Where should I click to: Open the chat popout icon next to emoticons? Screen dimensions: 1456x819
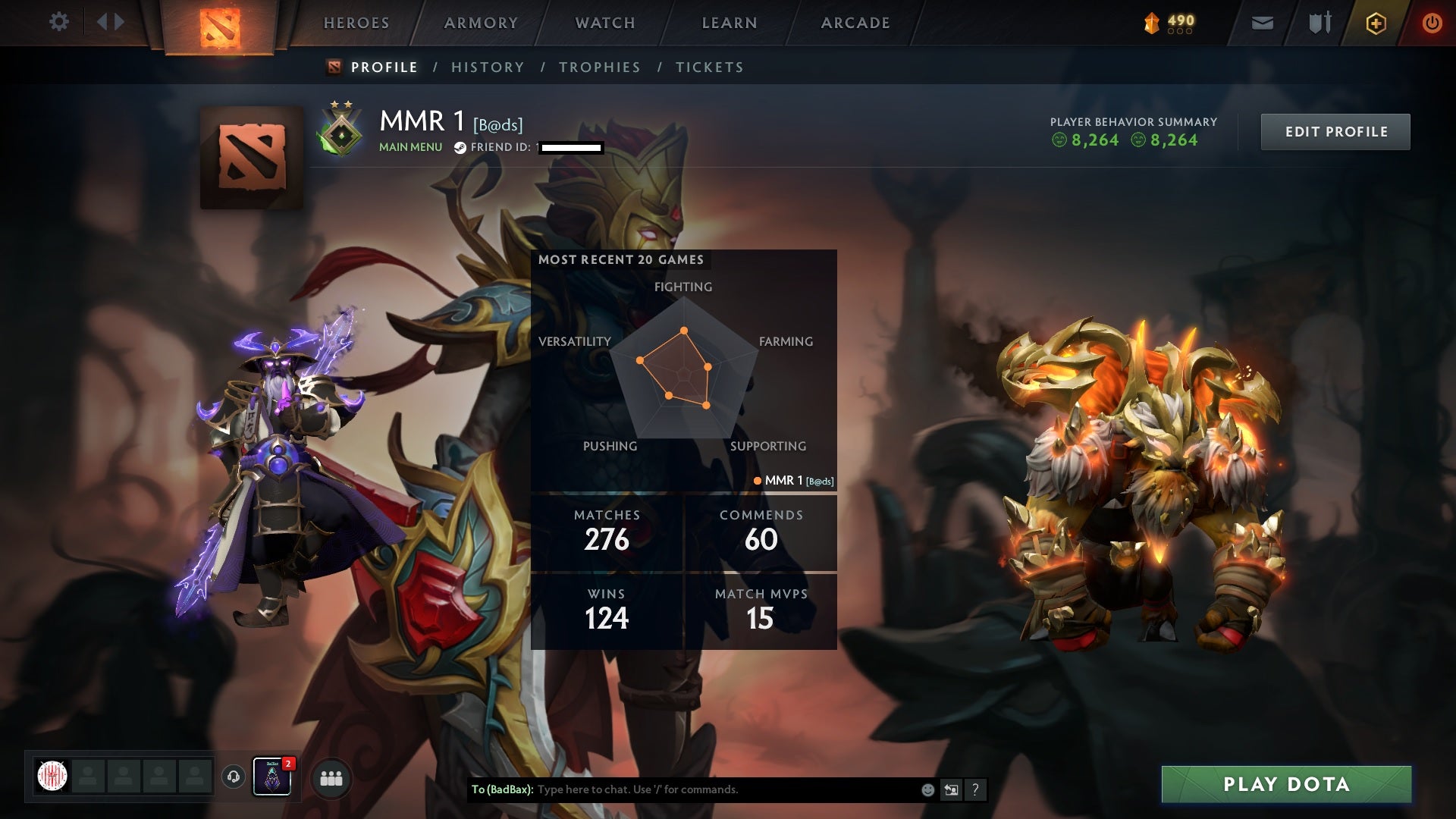pos(951,789)
